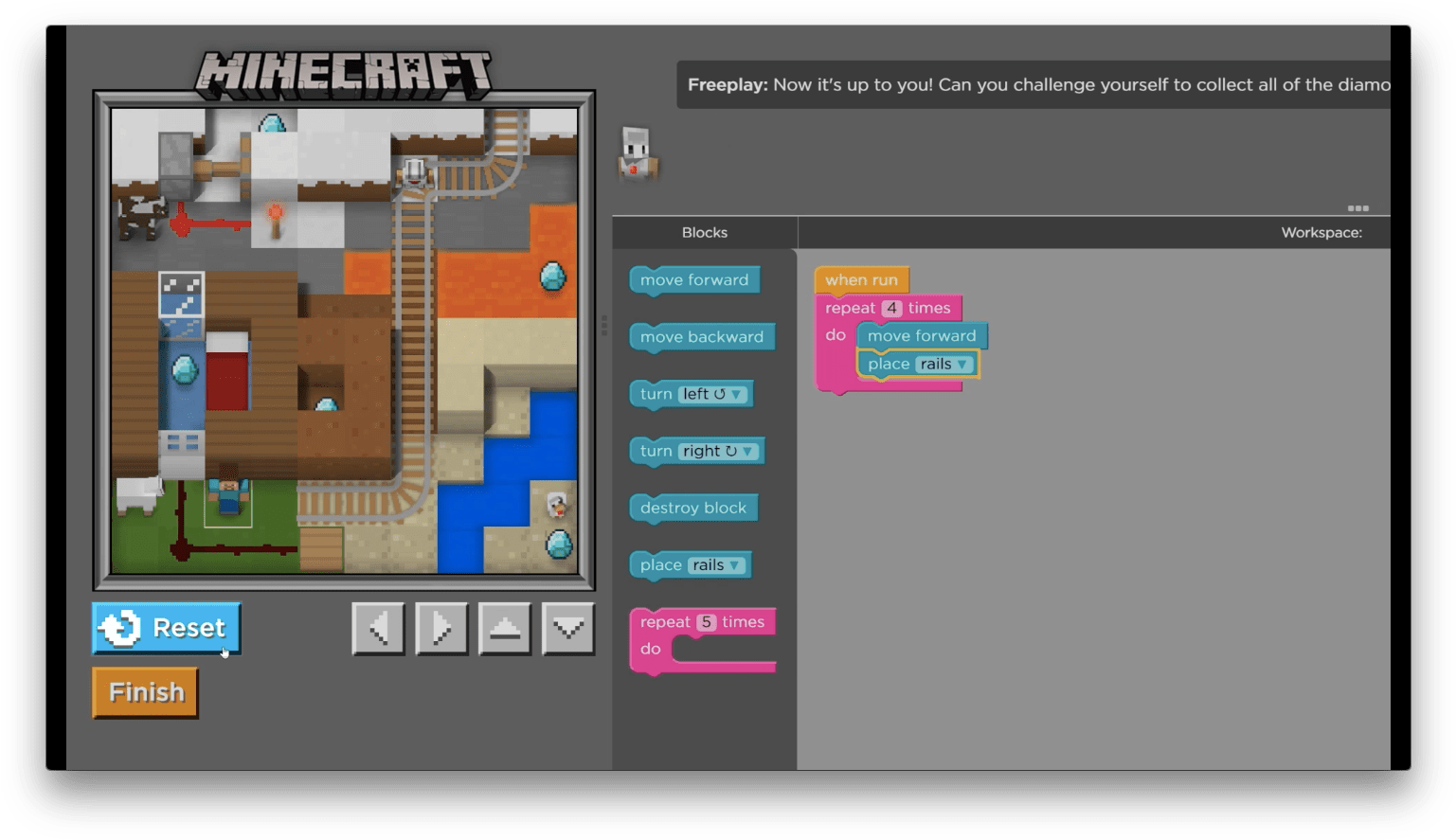
Task: Open the rails dropdown inside the workspace place block
Action: [x=961, y=364]
